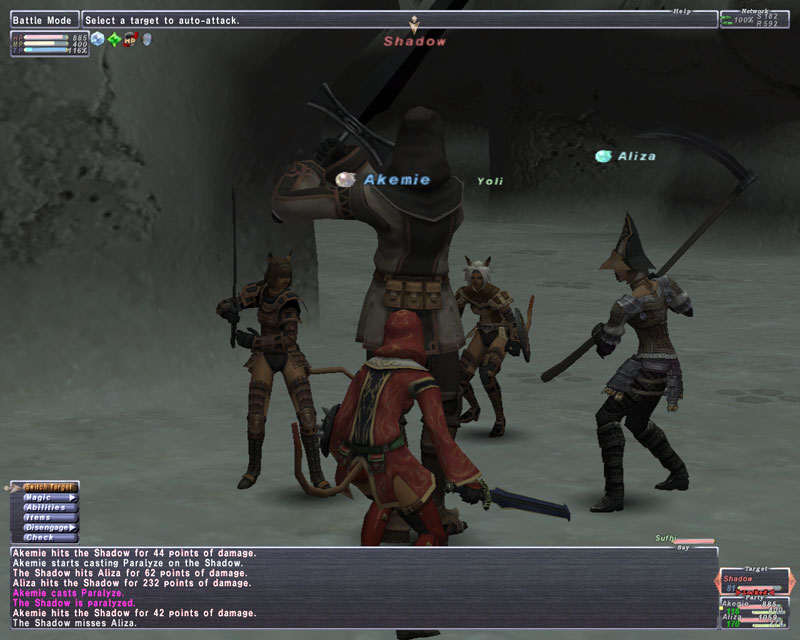Choose Items from the battle menu
The width and height of the screenshot is (800, 640).
[49, 517]
